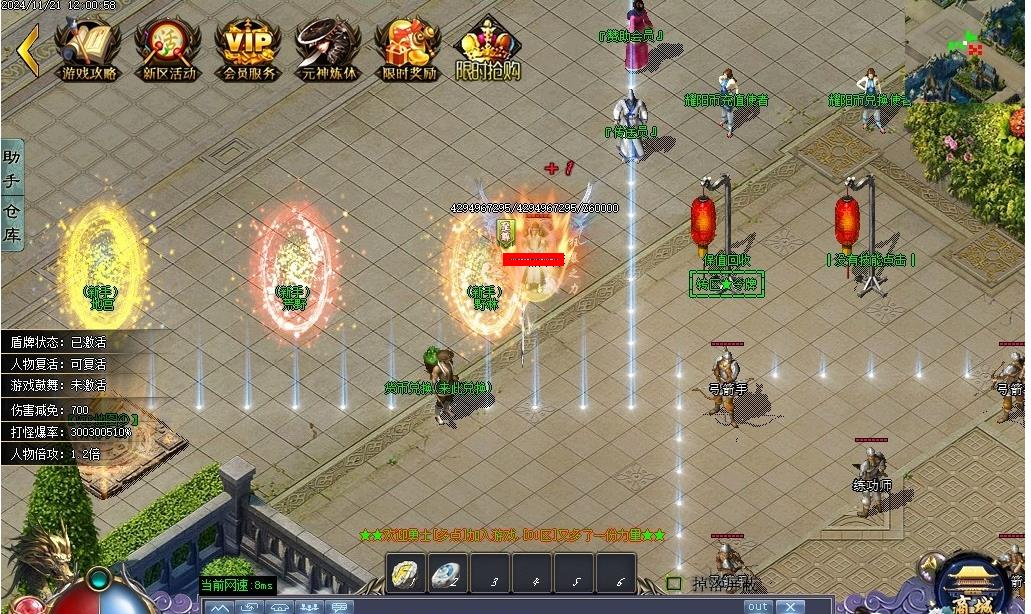Open the 新区活动 events menu
The height and width of the screenshot is (614, 1031).
[168, 48]
